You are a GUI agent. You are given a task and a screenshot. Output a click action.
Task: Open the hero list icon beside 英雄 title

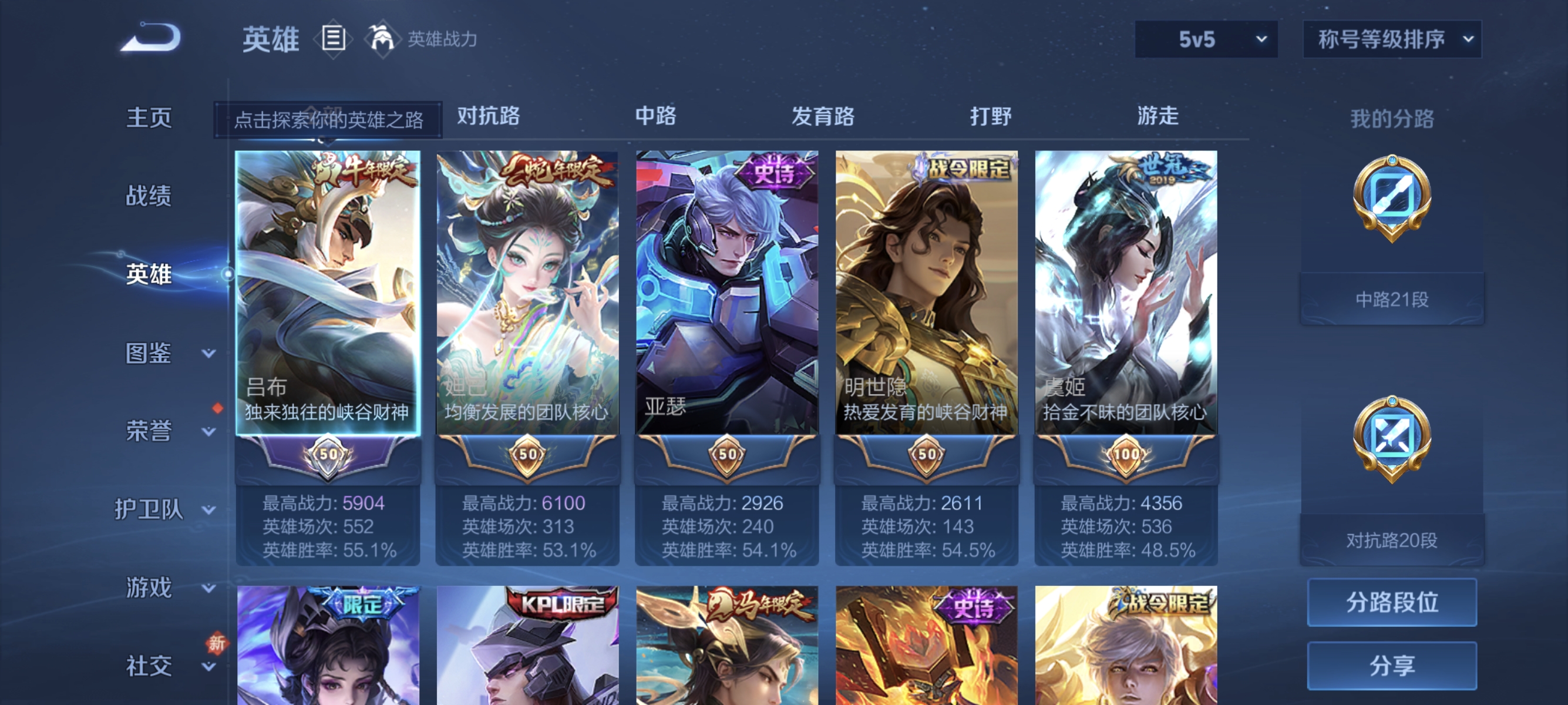[x=333, y=39]
